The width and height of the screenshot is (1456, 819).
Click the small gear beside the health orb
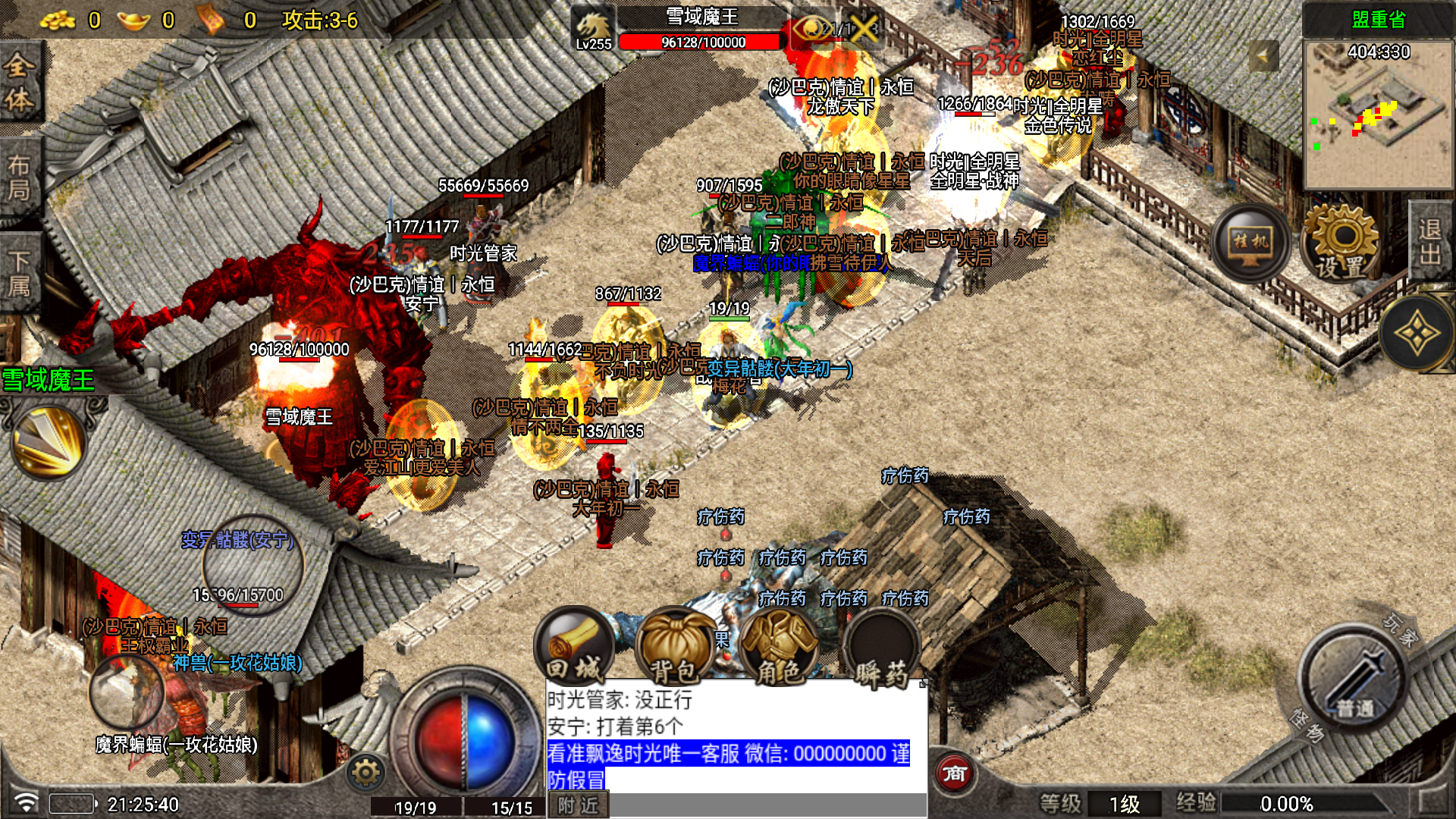(x=366, y=773)
